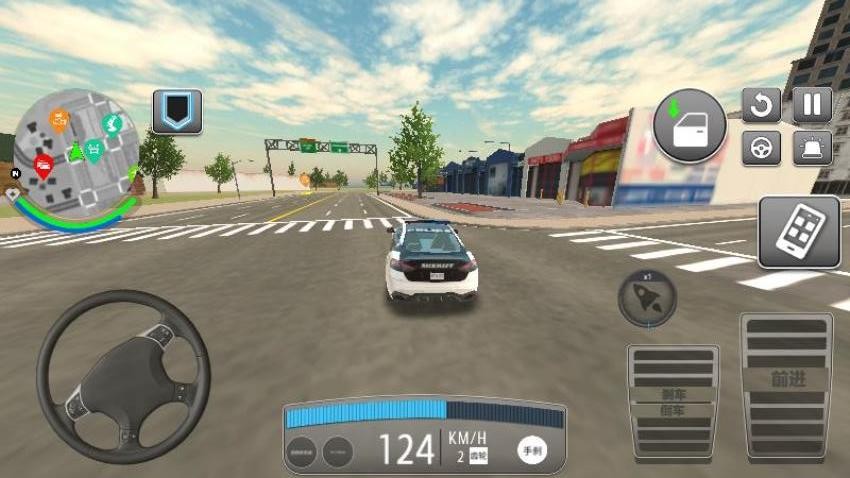The height and width of the screenshot is (478, 850).
Task: Tap the blue shield badge button
Action: coord(177,111)
